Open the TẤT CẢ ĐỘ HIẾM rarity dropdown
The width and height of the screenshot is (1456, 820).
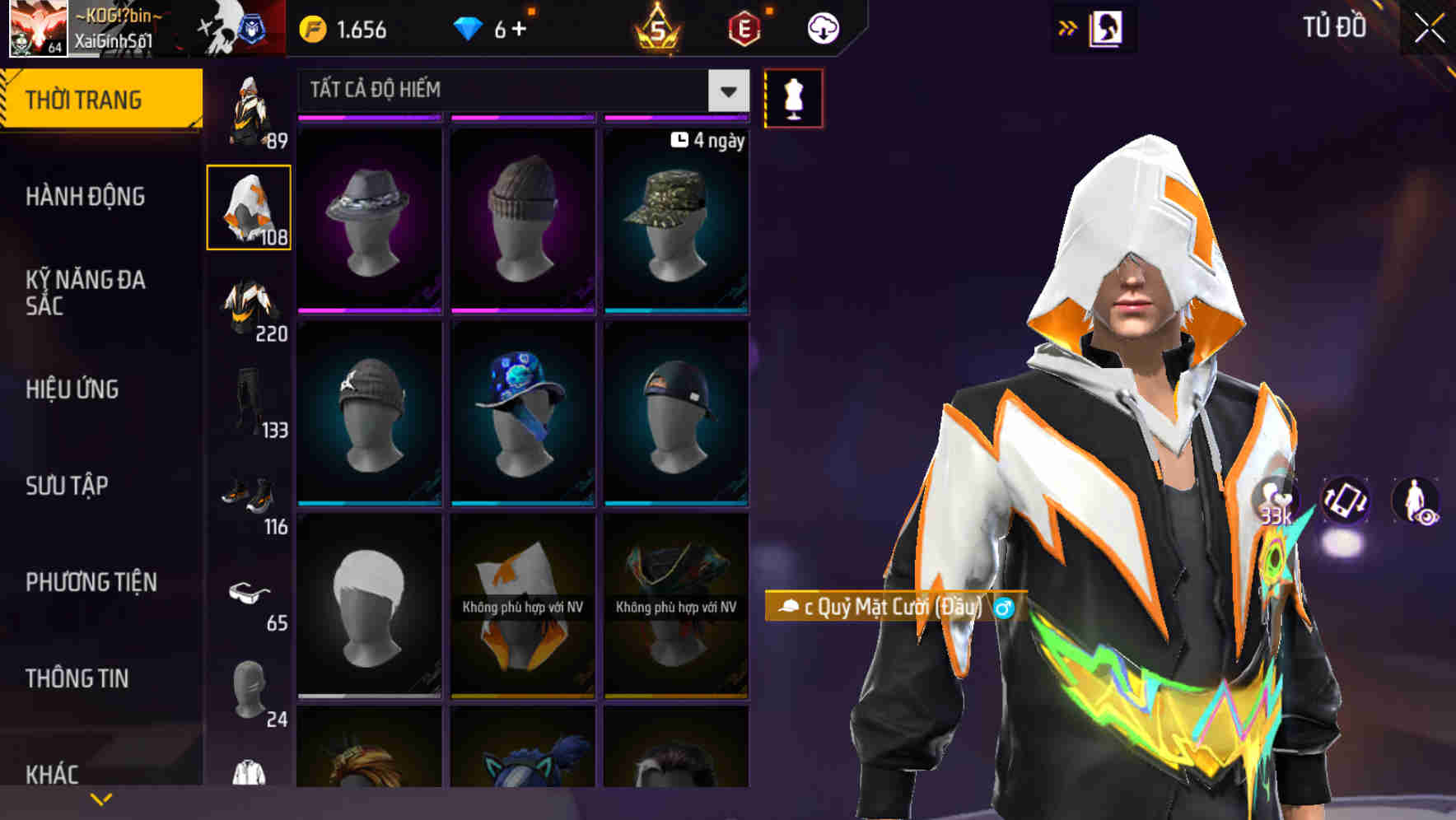[x=519, y=91]
